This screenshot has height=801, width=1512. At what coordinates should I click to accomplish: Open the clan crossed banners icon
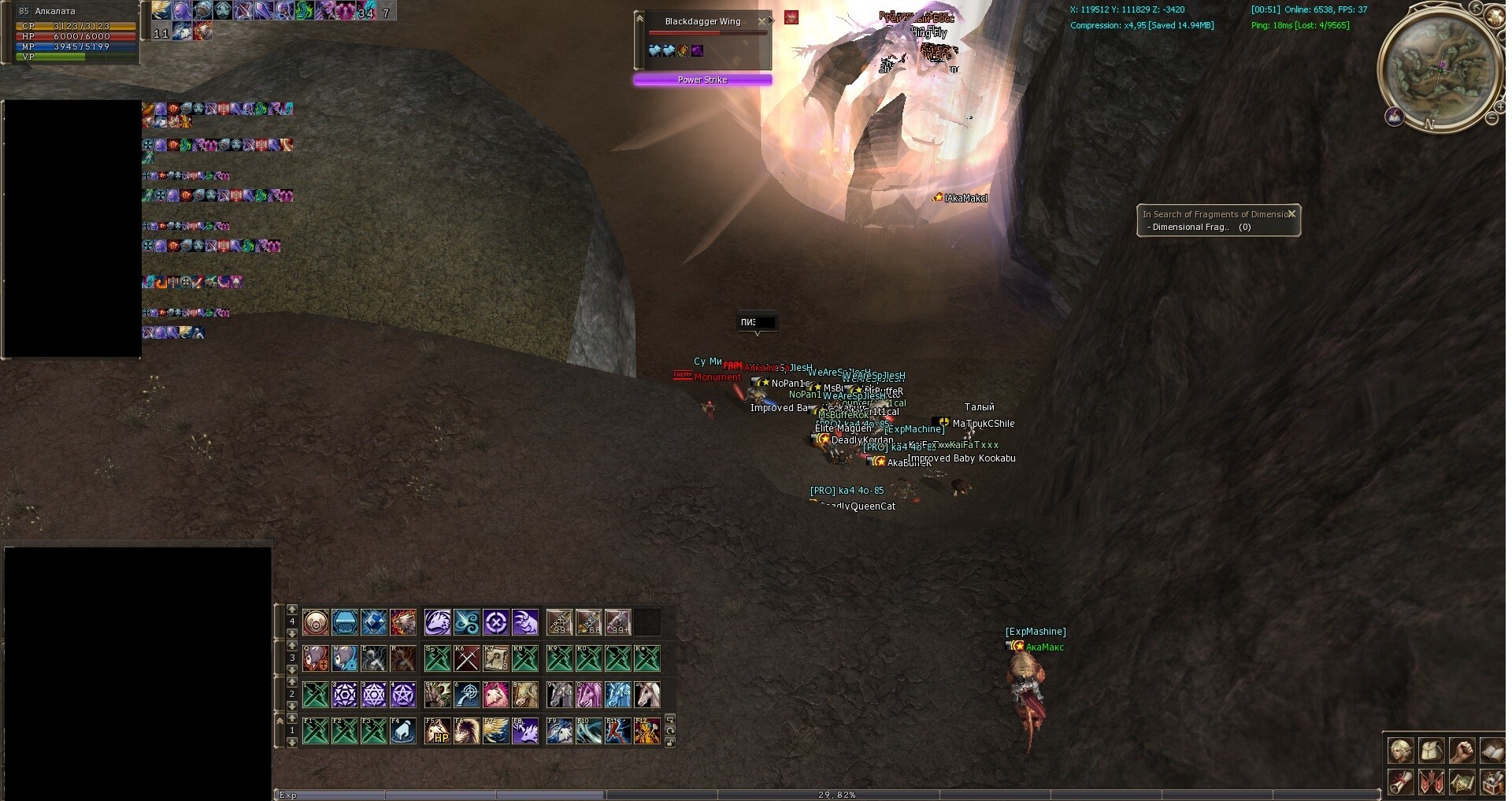point(1431,782)
